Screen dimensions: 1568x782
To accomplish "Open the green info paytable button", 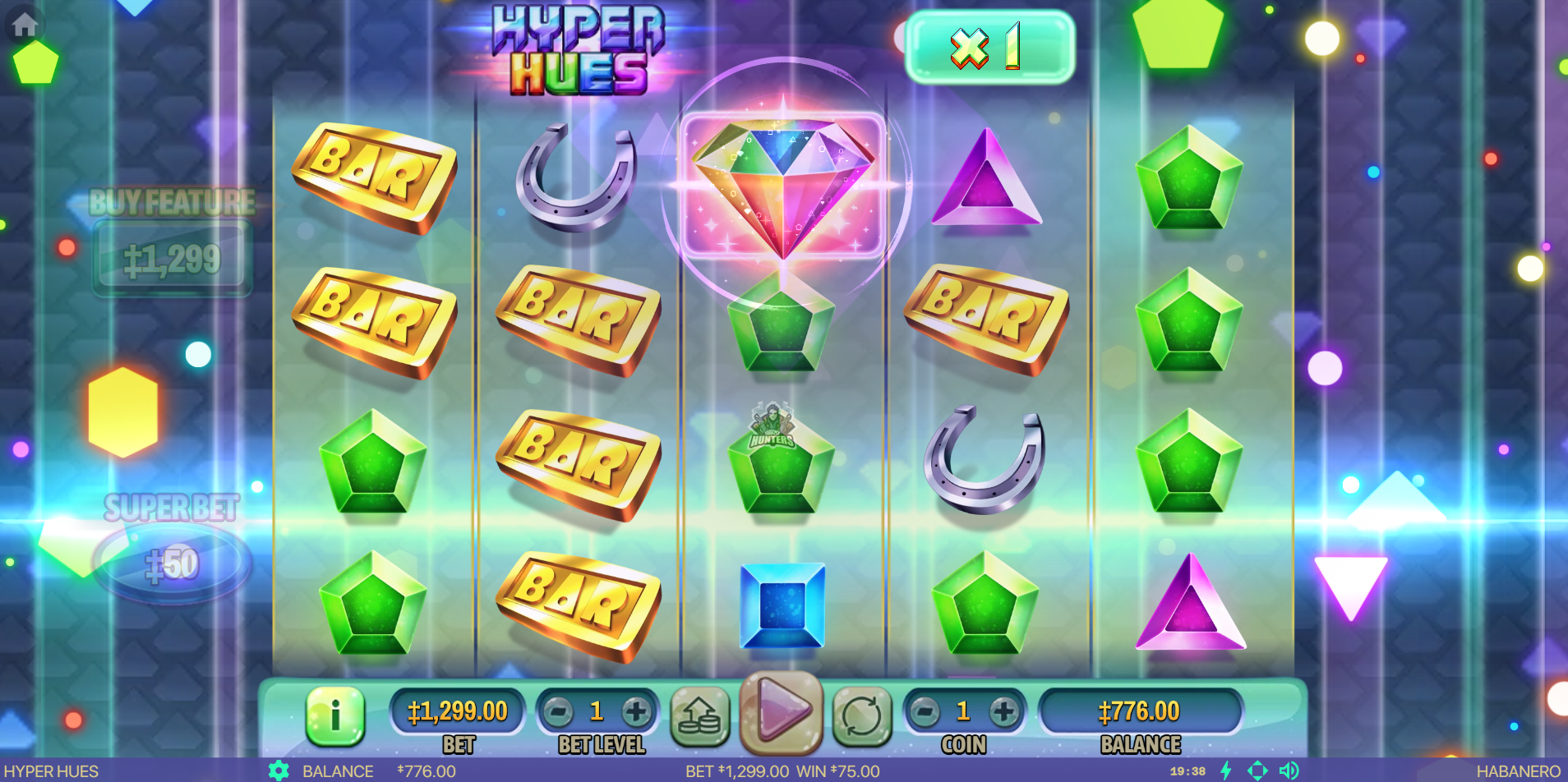I will [x=334, y=715].
